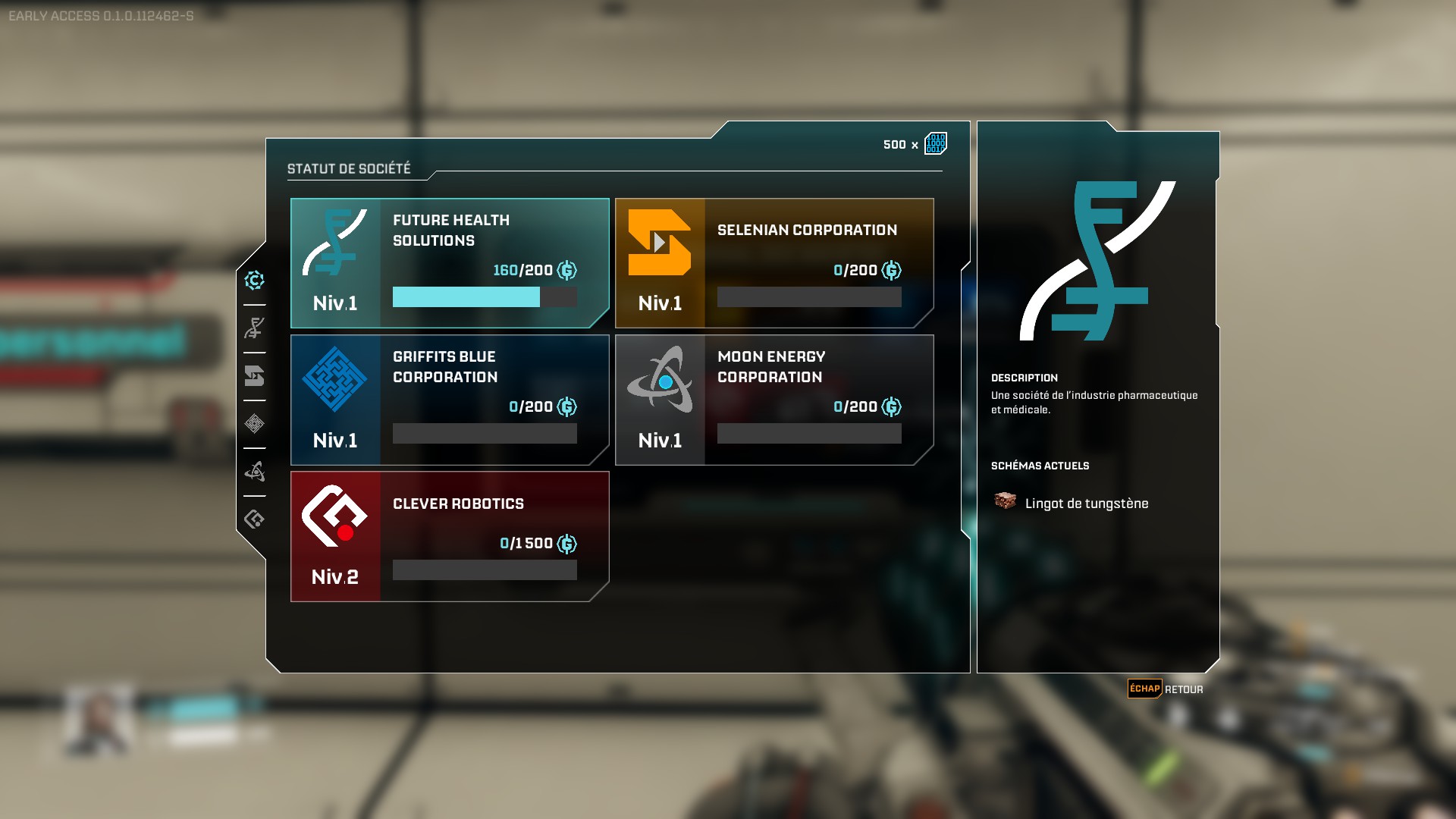Choose the Selenian Corporation card
This screenshot has height=819, width=1456.
pyautogui.click(x=774, y=263)
